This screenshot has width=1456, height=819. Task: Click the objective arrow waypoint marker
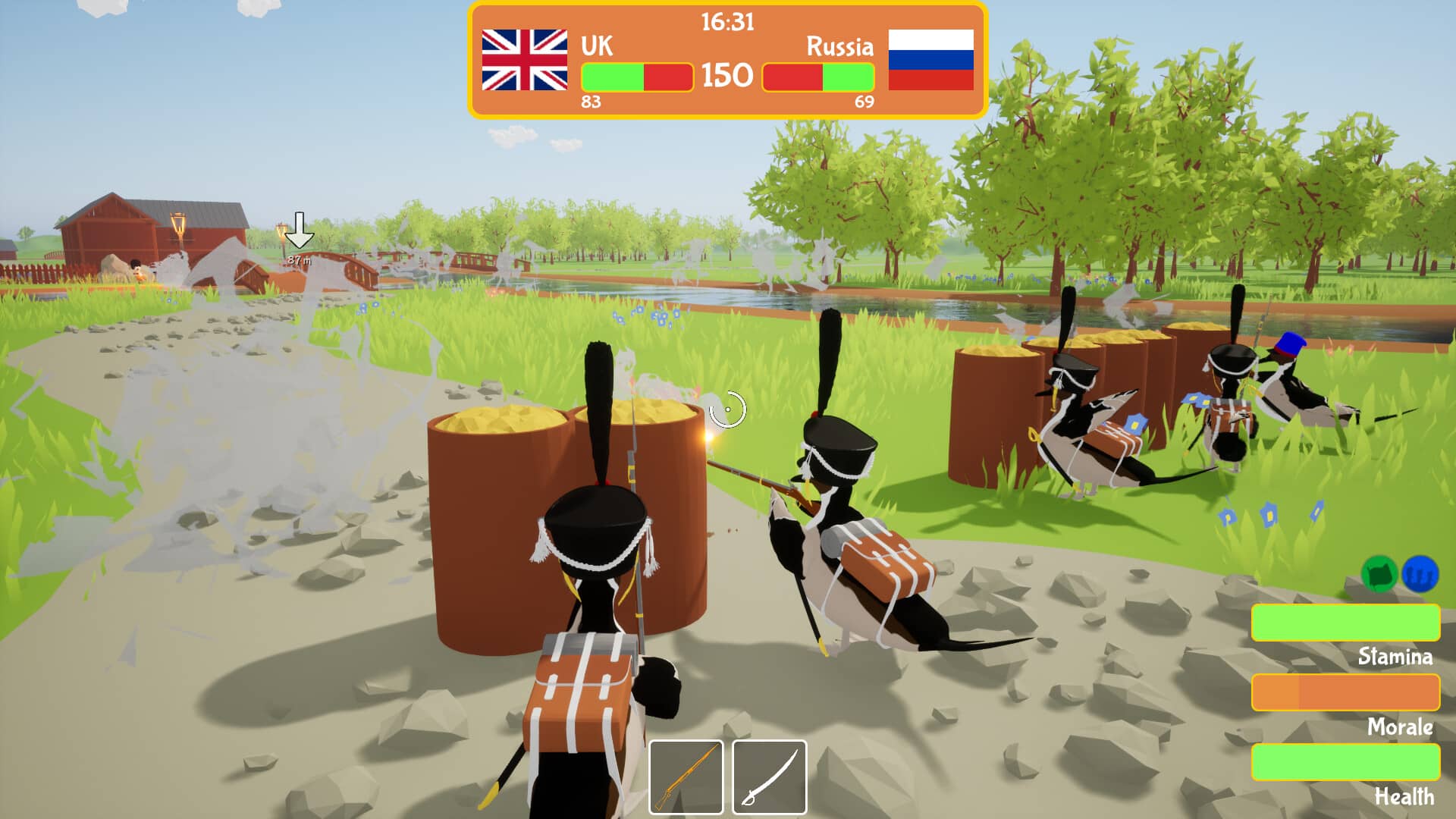pyautogui.click(x=300, y=231)
